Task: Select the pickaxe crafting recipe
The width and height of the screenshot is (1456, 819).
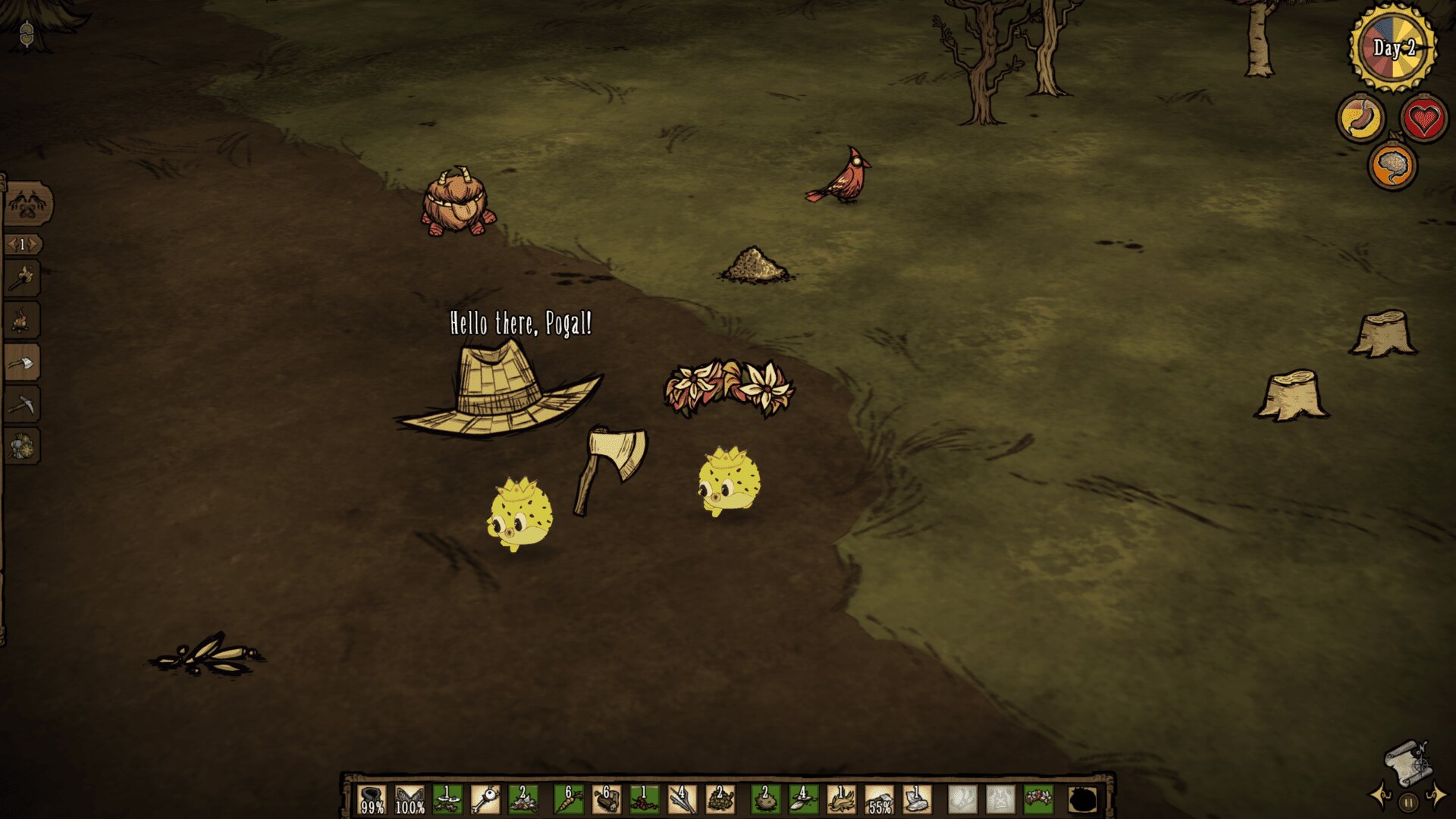Action: coord(22,405)
